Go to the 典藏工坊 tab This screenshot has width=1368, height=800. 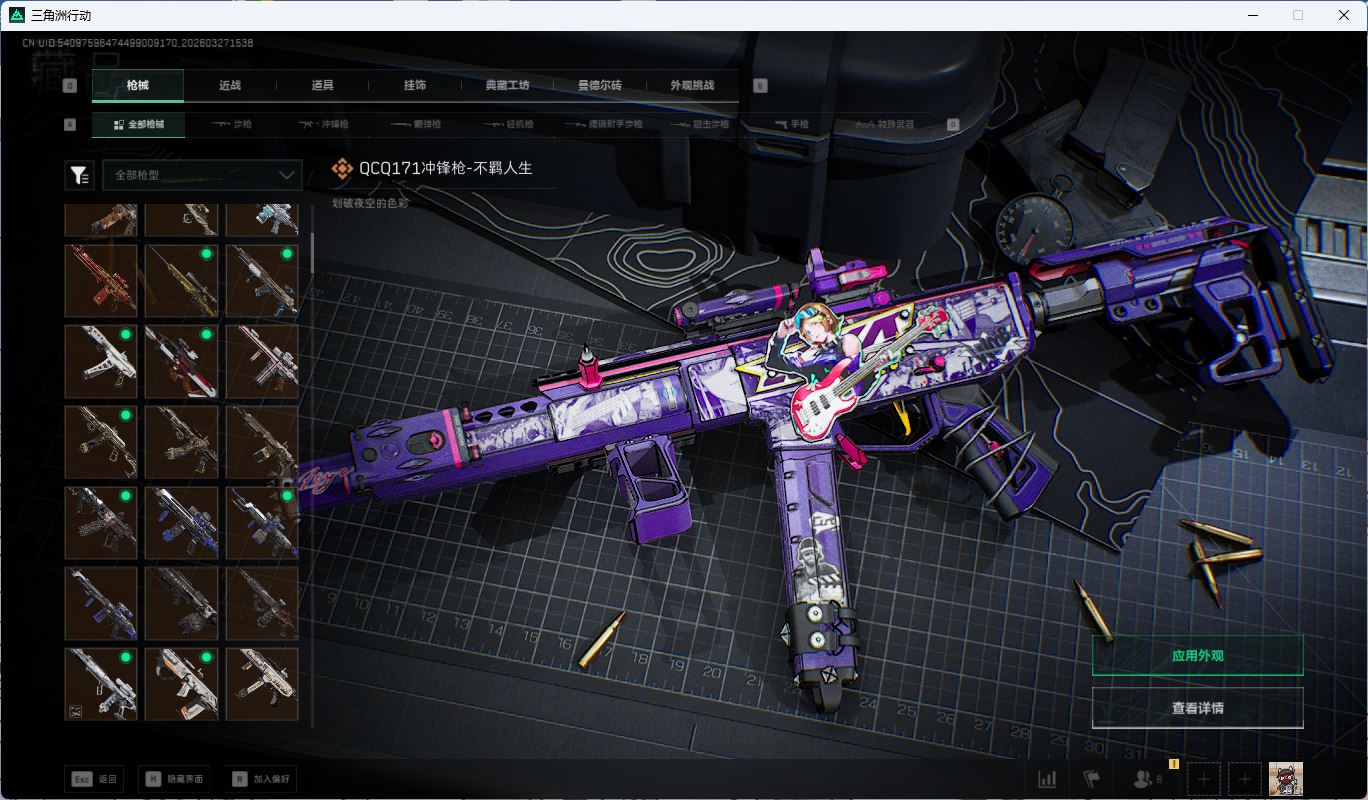pyautogui.click(x=507, y=86)
